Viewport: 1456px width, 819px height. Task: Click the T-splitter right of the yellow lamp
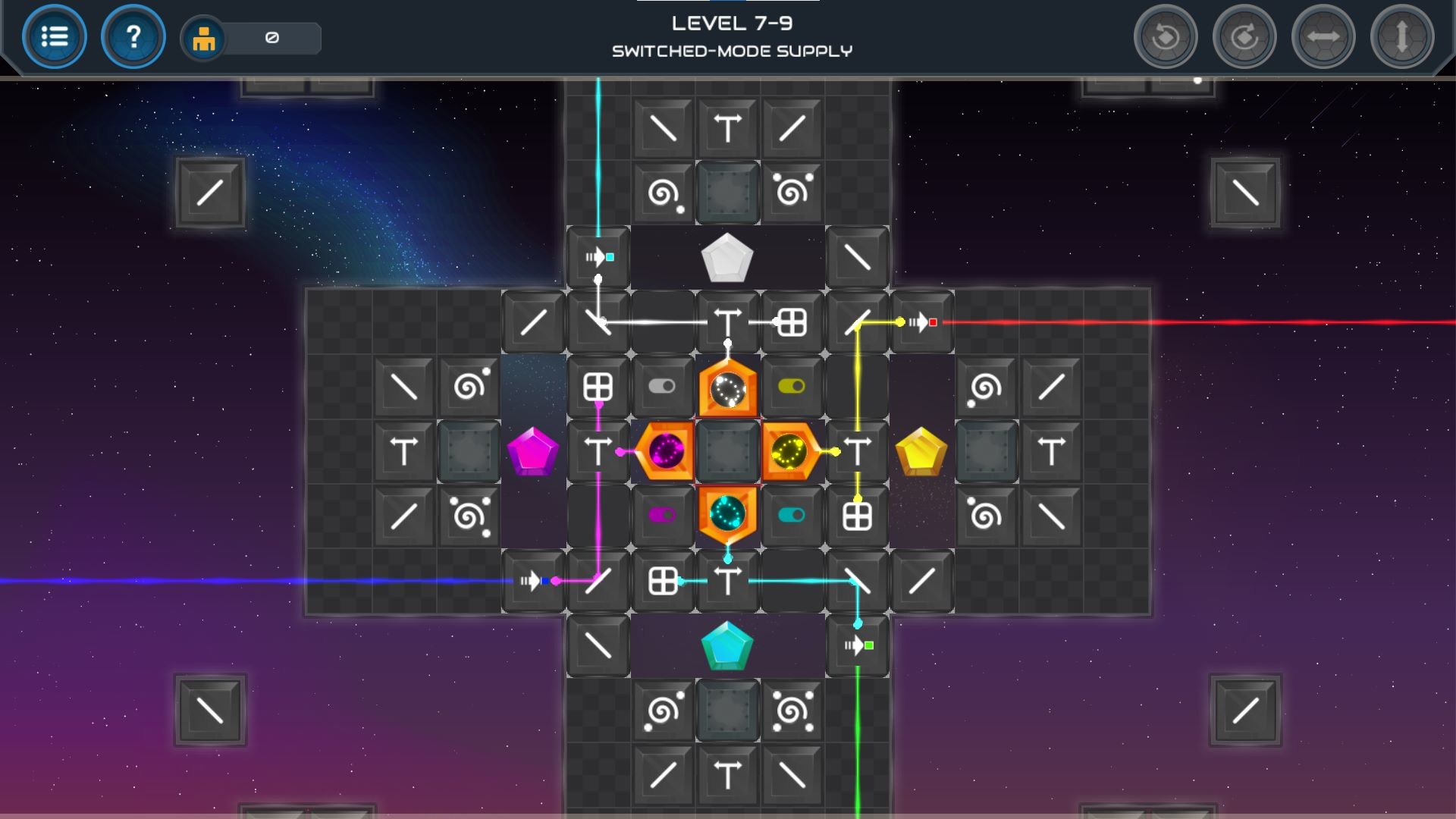point(857,450)
